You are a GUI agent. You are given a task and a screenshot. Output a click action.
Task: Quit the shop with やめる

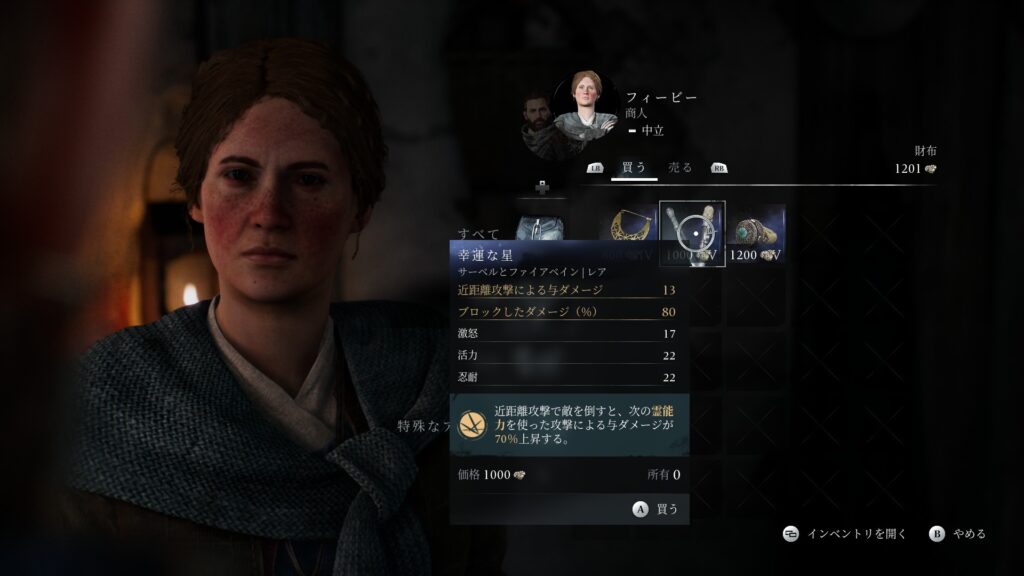pos(958,534)
